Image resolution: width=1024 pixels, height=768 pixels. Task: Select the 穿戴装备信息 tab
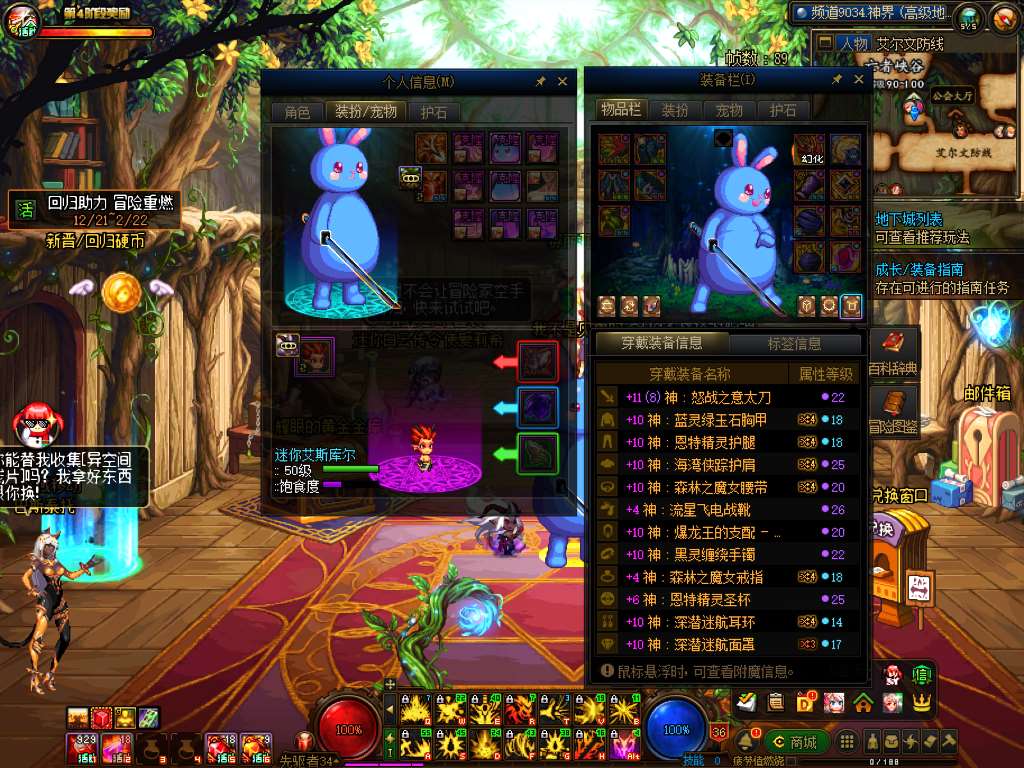point(661,344)
